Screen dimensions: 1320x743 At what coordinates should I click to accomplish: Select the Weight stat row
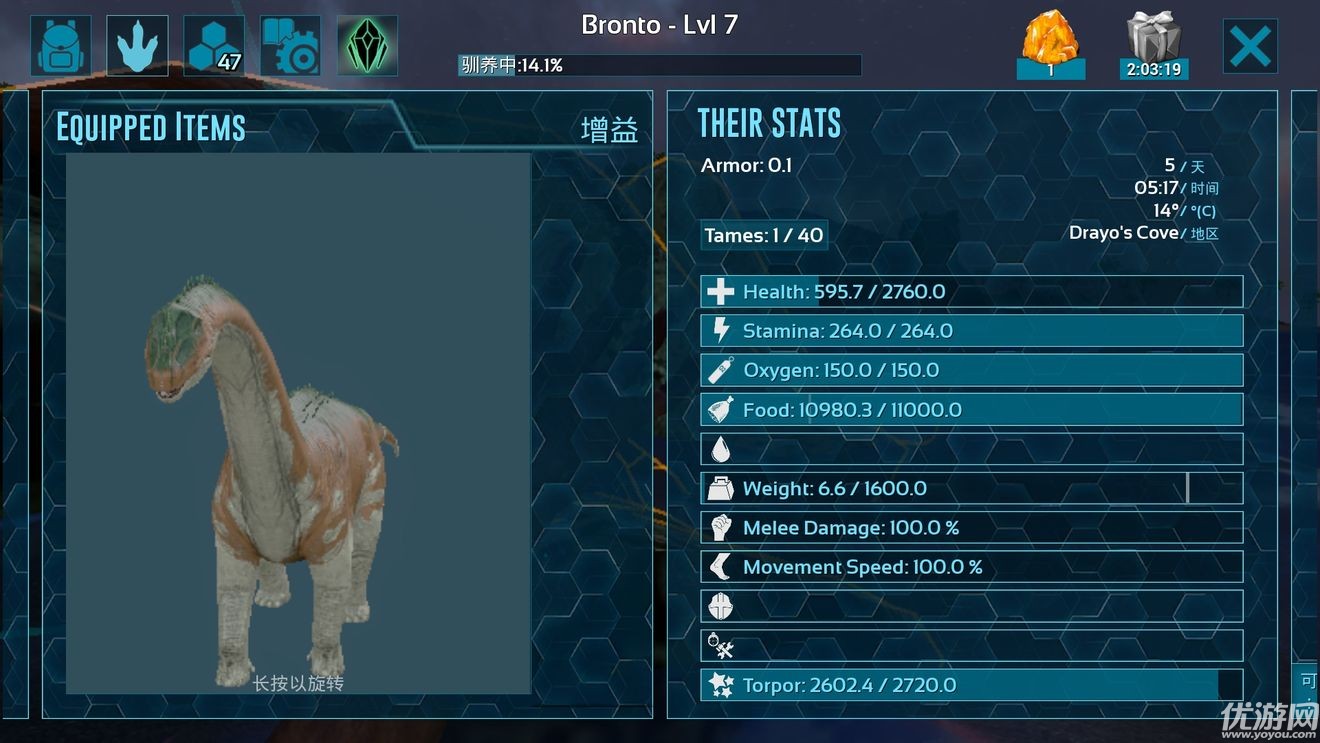(x=971, y=489)
